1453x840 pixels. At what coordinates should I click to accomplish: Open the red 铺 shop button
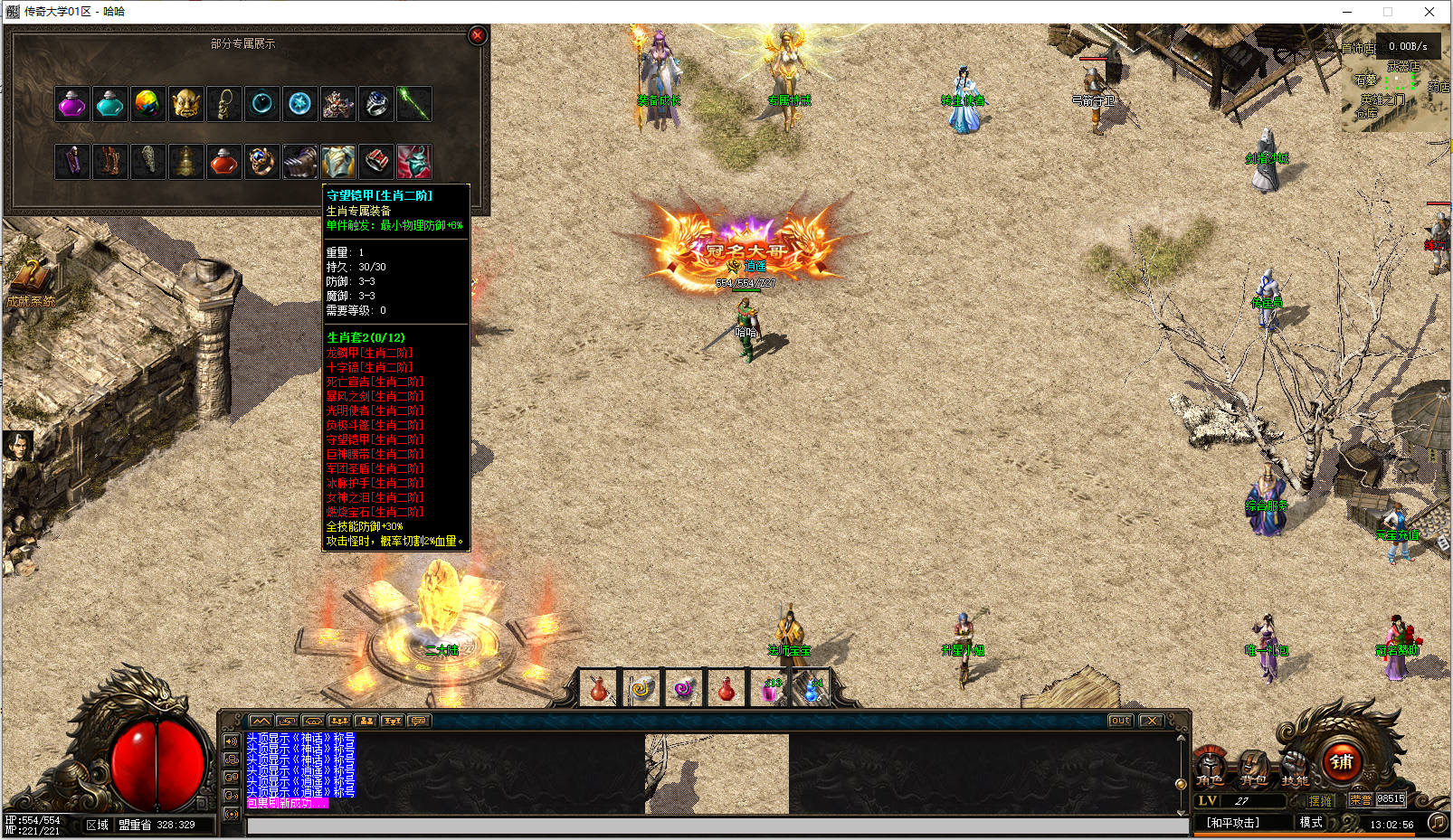1342,761
